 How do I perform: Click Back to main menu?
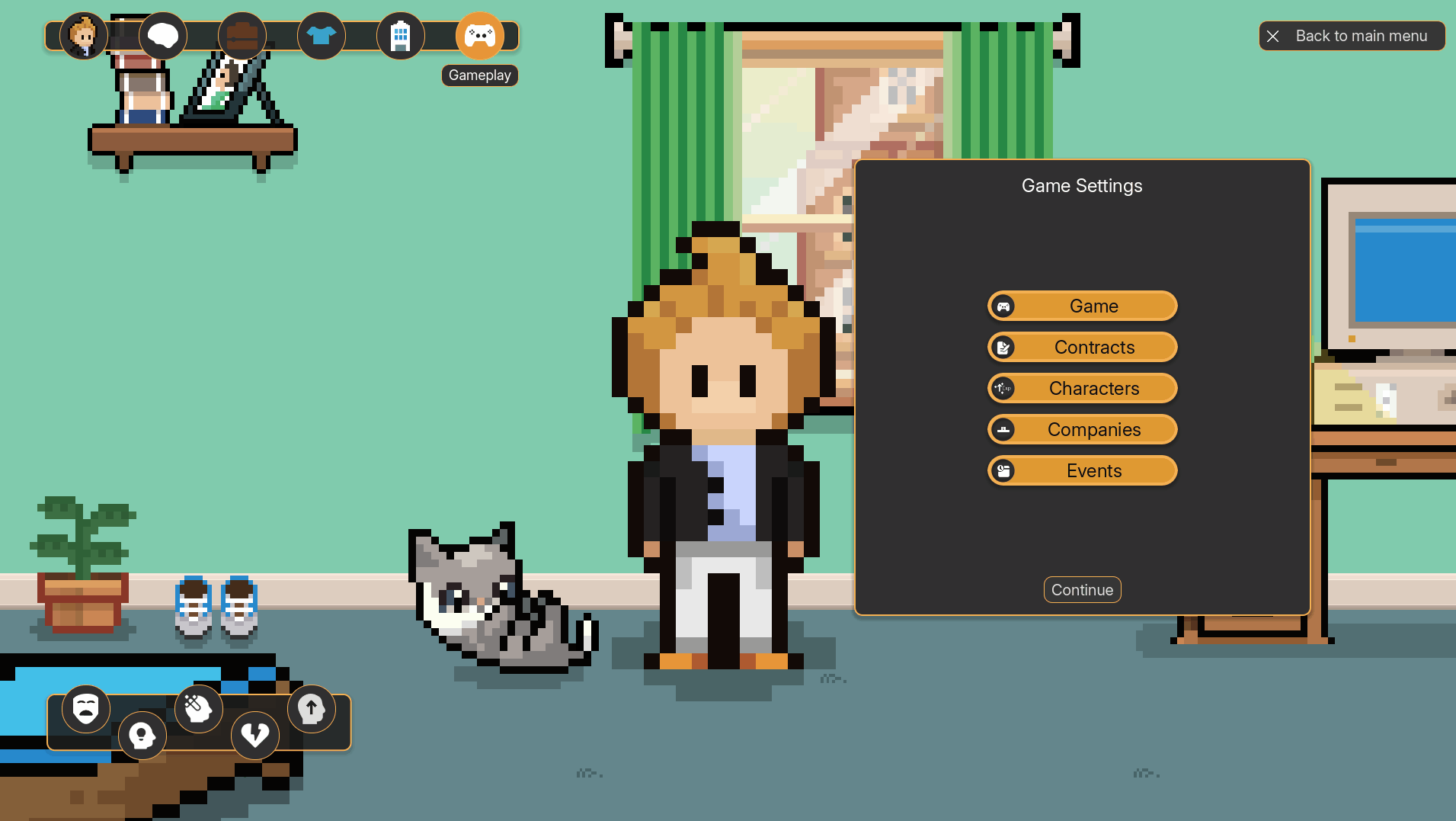[1362, 36]
